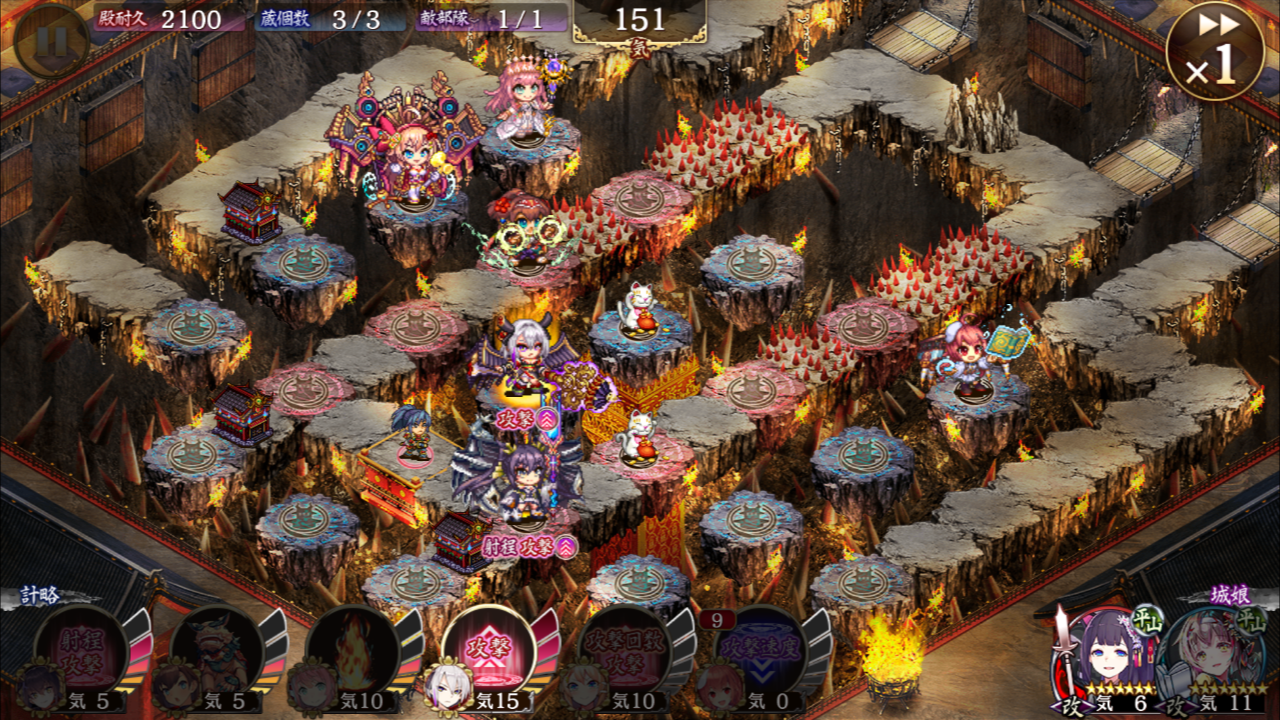Pause the battle with the pause button
Image resolution: width=1280 pixels, height=720 pixels.
click(x=53, y=41)
